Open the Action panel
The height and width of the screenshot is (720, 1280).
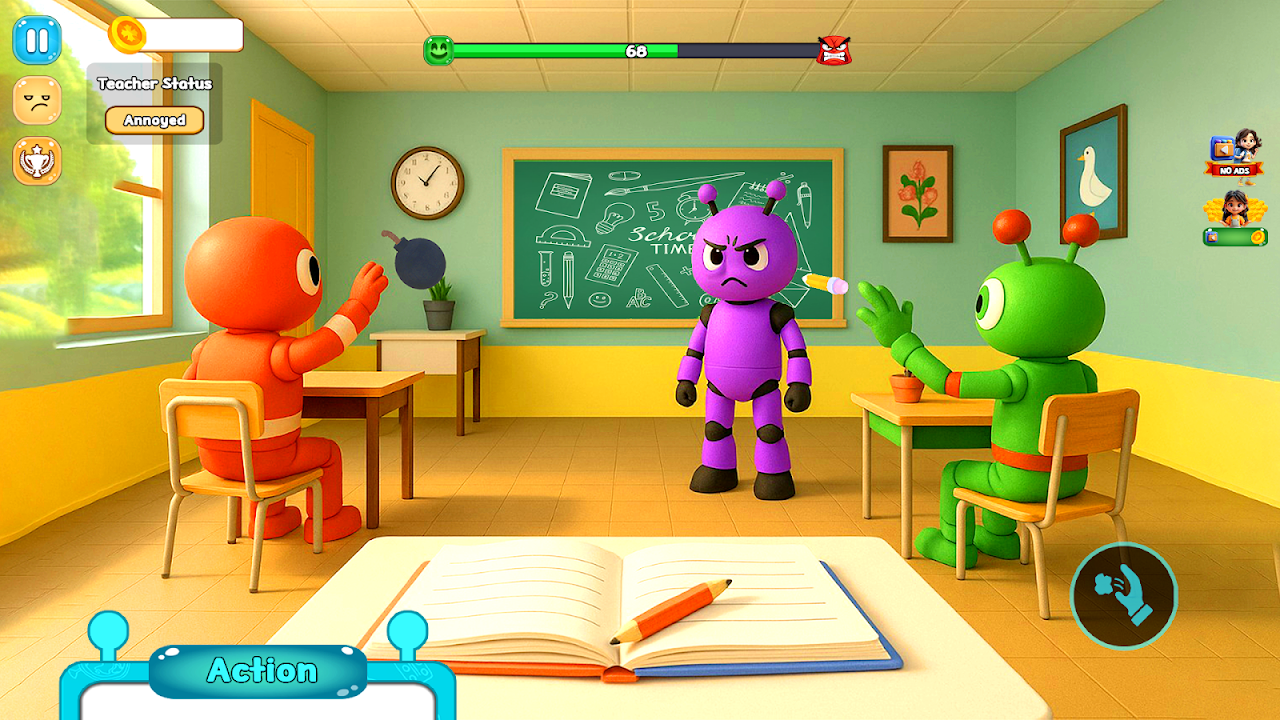(x=258, y=671)
